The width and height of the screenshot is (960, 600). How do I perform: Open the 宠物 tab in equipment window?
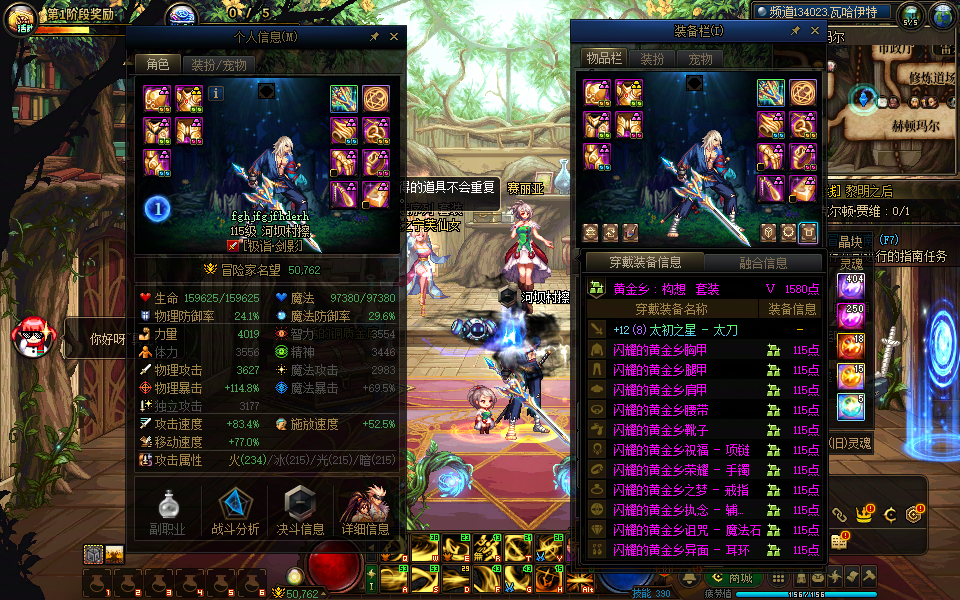[x=700, y=59]
